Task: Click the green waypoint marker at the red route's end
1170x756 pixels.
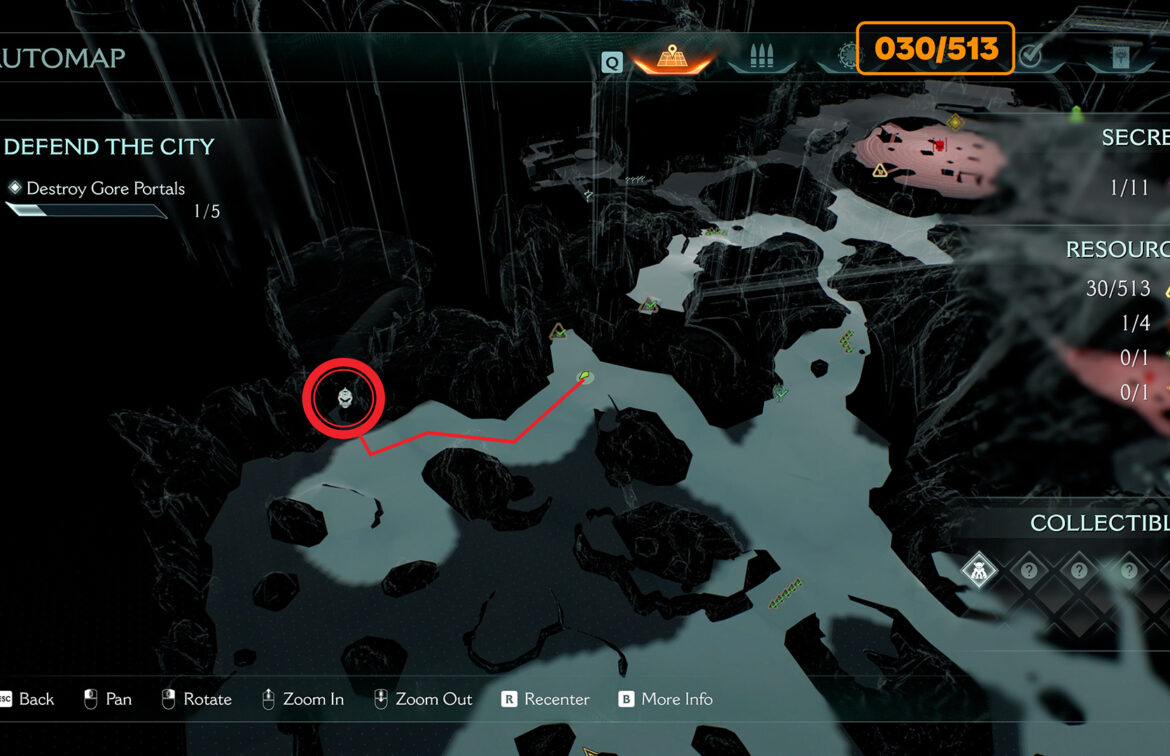Action: [585, 377]
